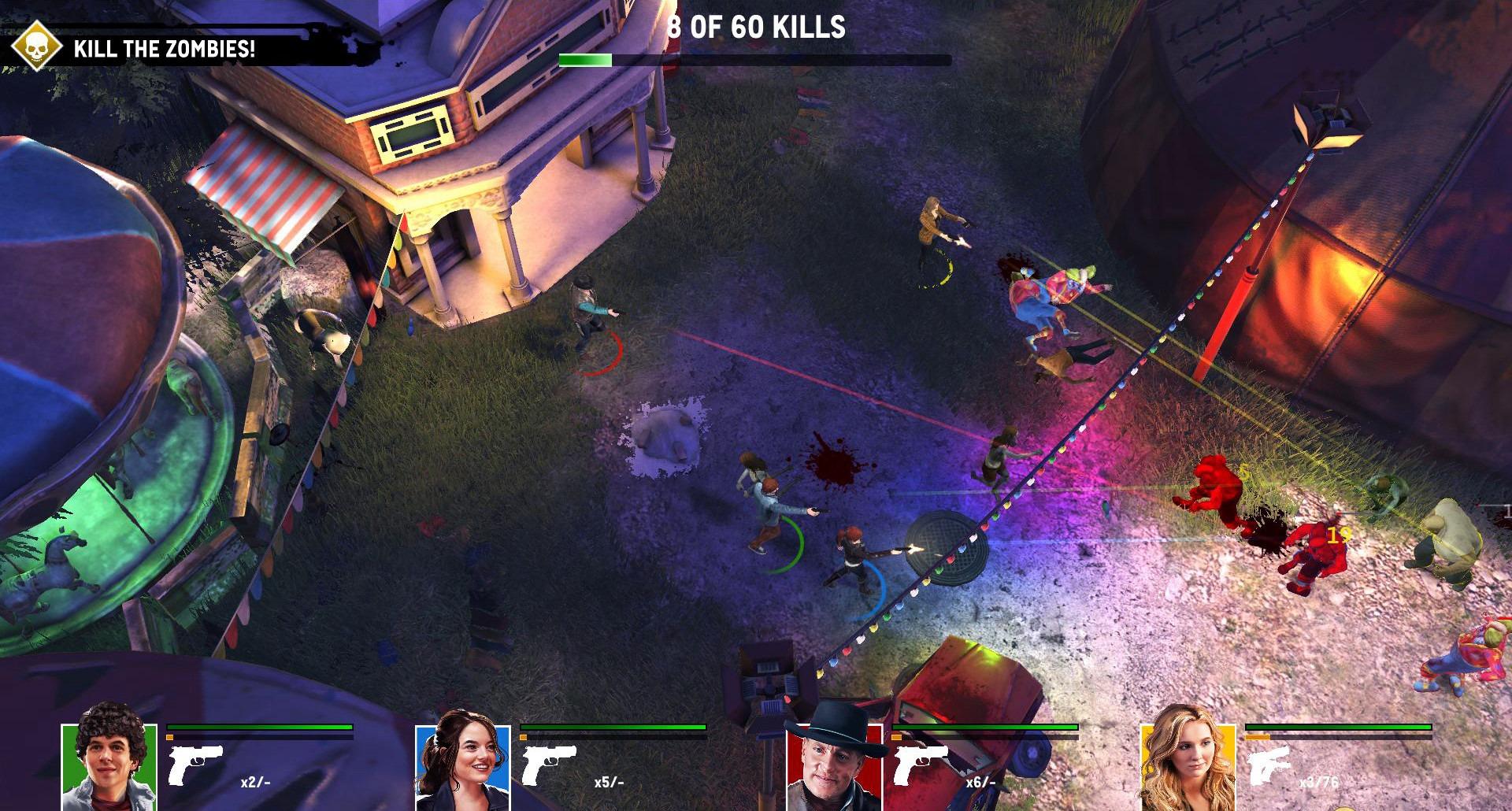Select the pistol icon beside blue portrait
The width and height of the screenshot is (1512, 811).
549,765
